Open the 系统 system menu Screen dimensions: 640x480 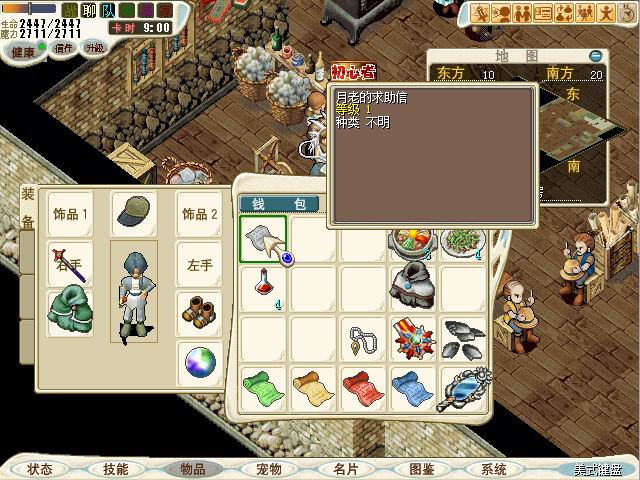[x=494, y=468]
